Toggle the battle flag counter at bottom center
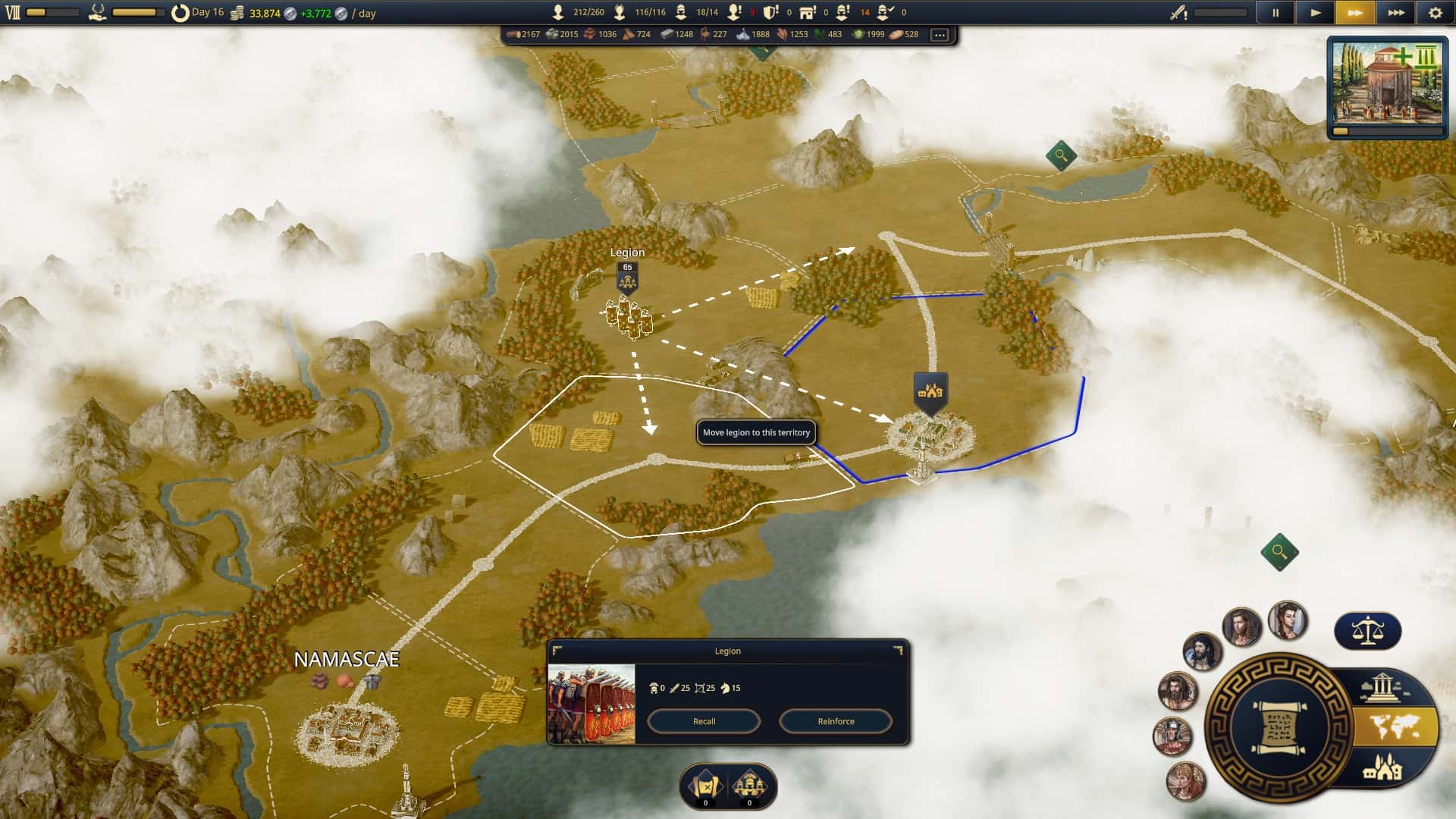Image resolution: width=1456 pixels, height=819 pixels. 704,785
